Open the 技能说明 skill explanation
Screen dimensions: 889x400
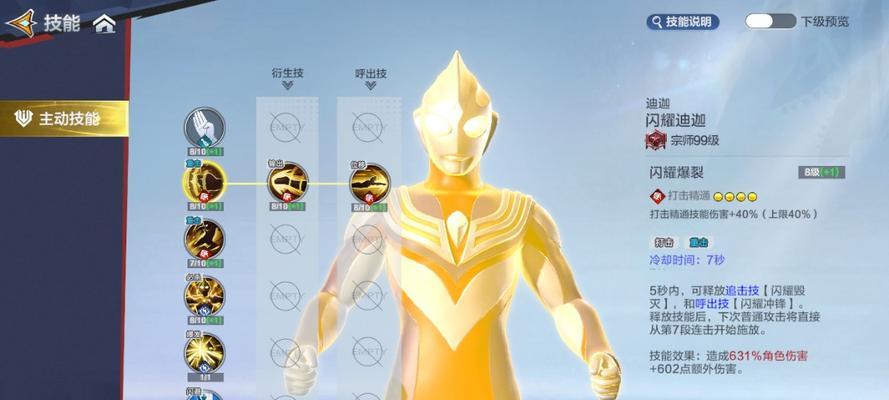click(x=683, y=21)
